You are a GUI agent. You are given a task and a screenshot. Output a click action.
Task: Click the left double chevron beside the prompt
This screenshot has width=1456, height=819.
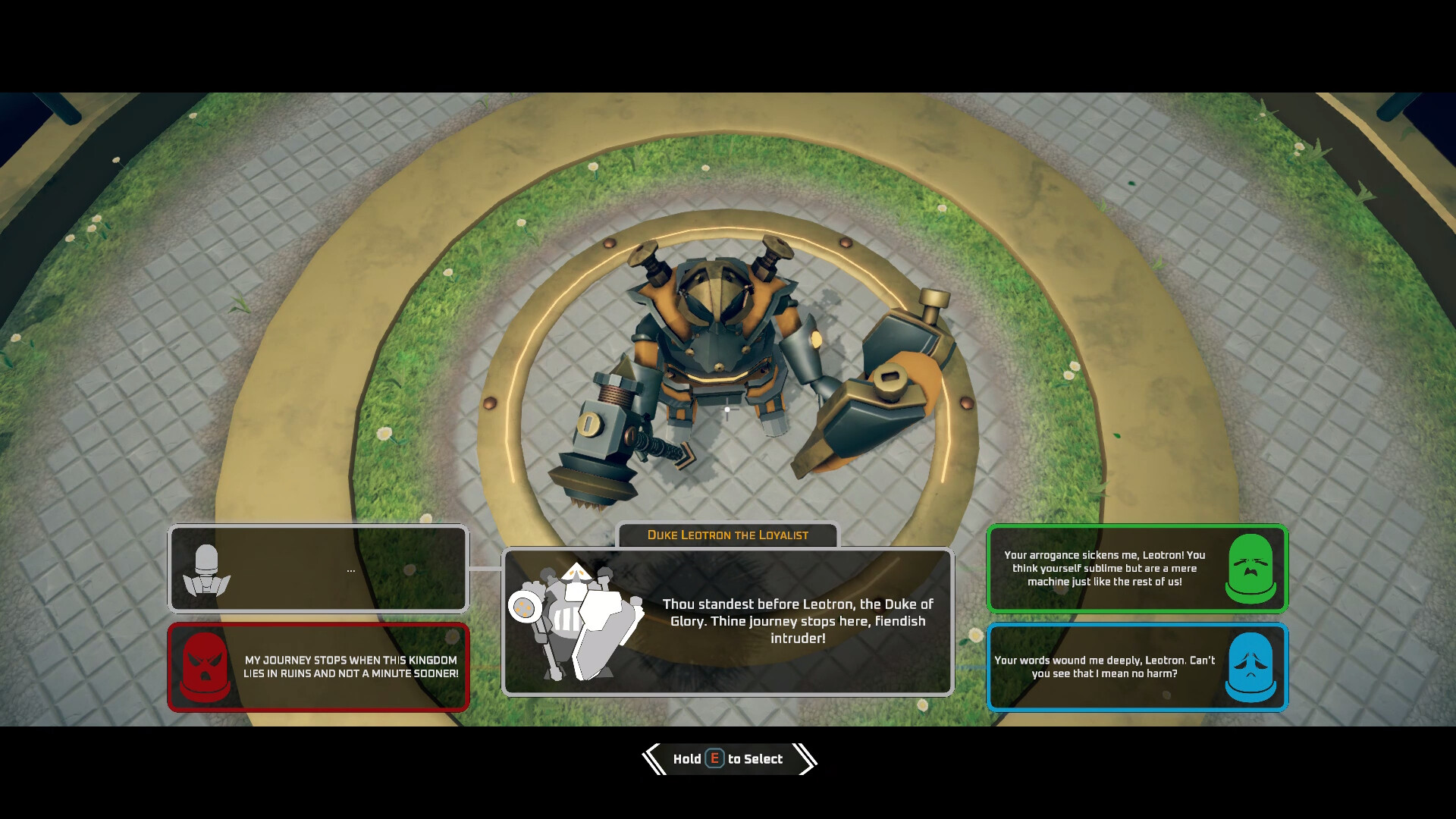(x=652, y=758)
